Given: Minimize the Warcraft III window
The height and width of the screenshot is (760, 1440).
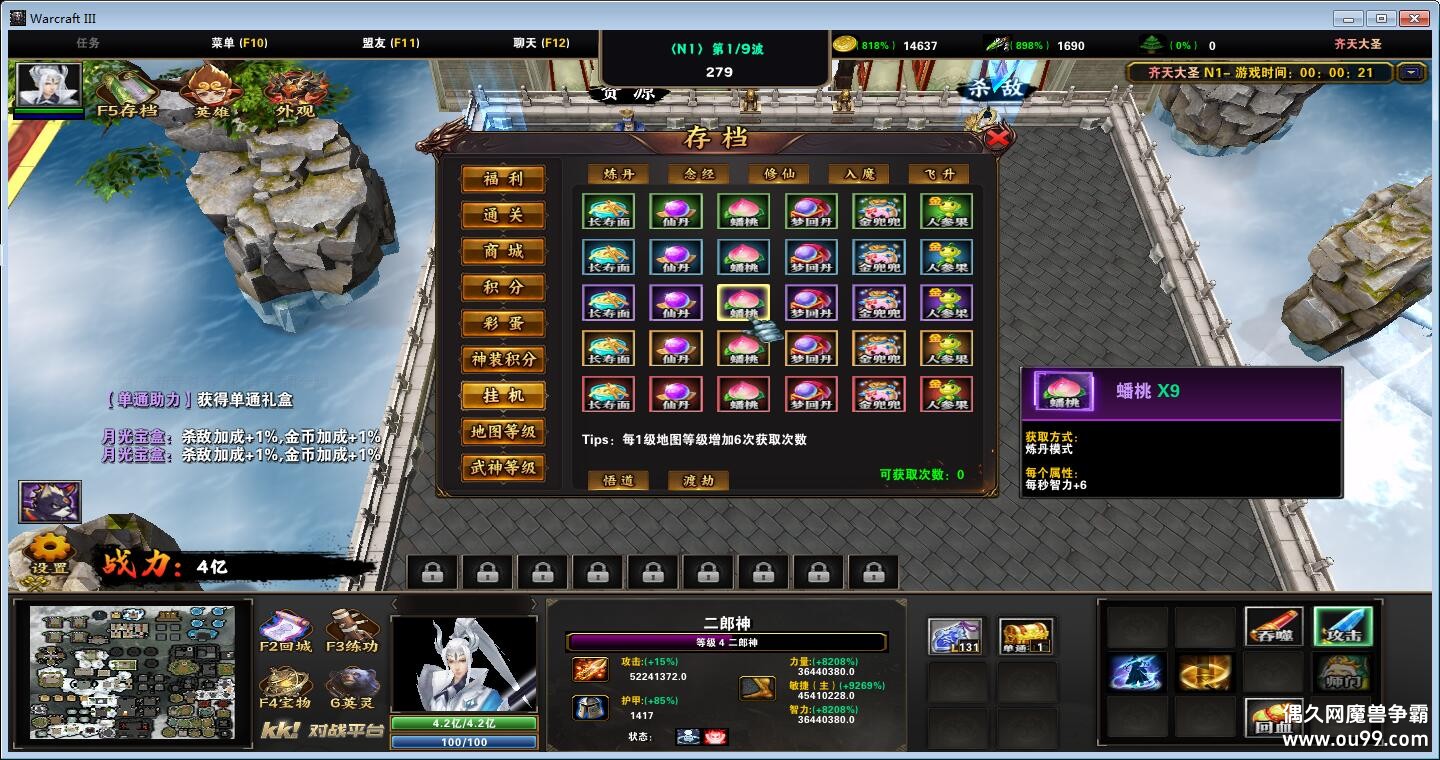Looking at the screenshot, I should click(1347, 18).
